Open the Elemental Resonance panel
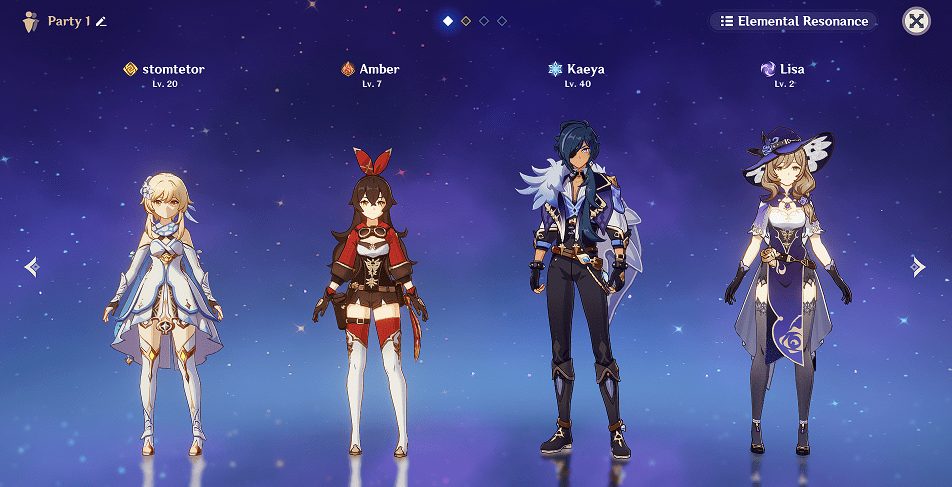Screen dimensions: 952x487 click(x=794, y=21)
